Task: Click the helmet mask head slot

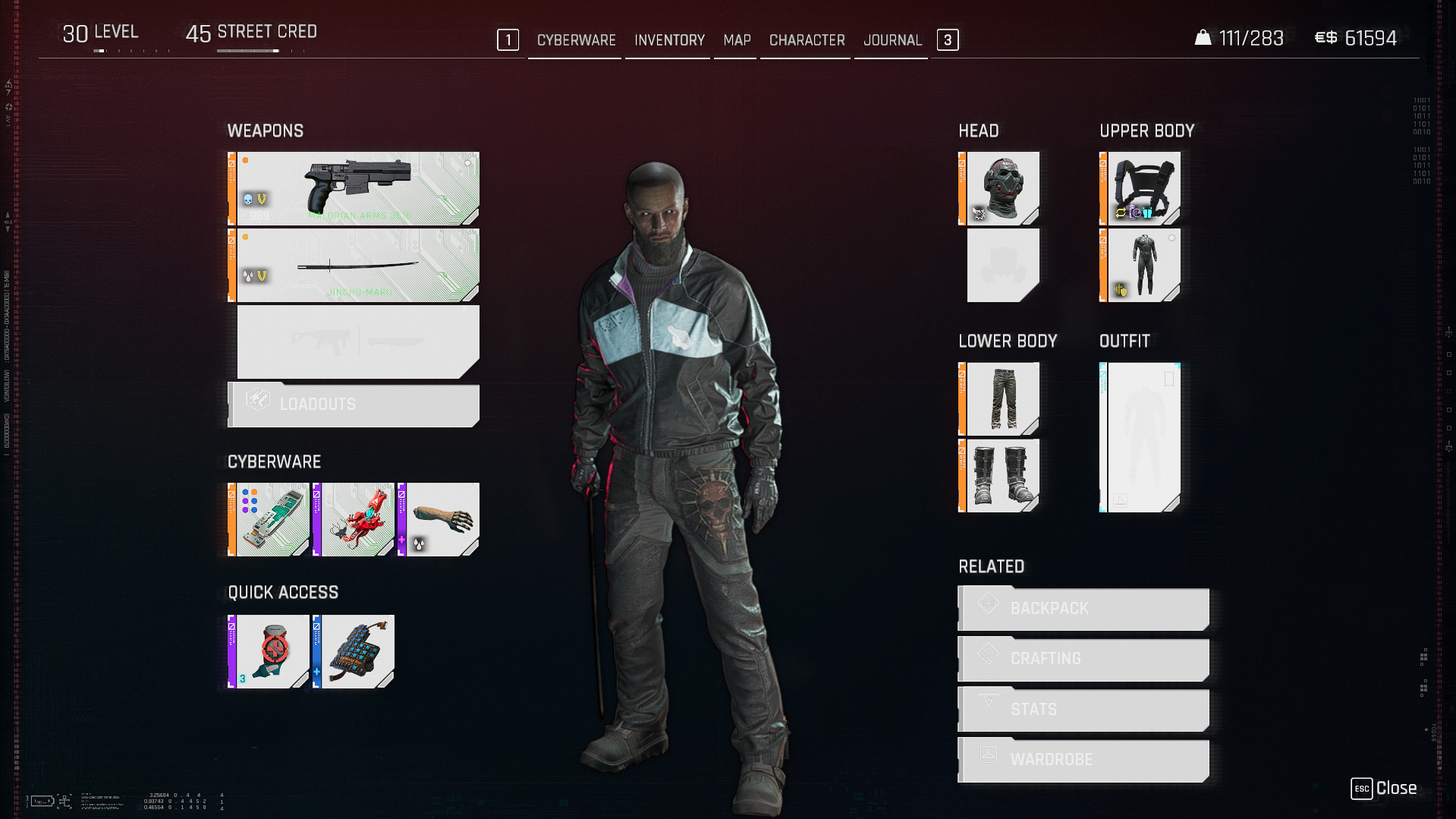Action: pos(1001,188)
